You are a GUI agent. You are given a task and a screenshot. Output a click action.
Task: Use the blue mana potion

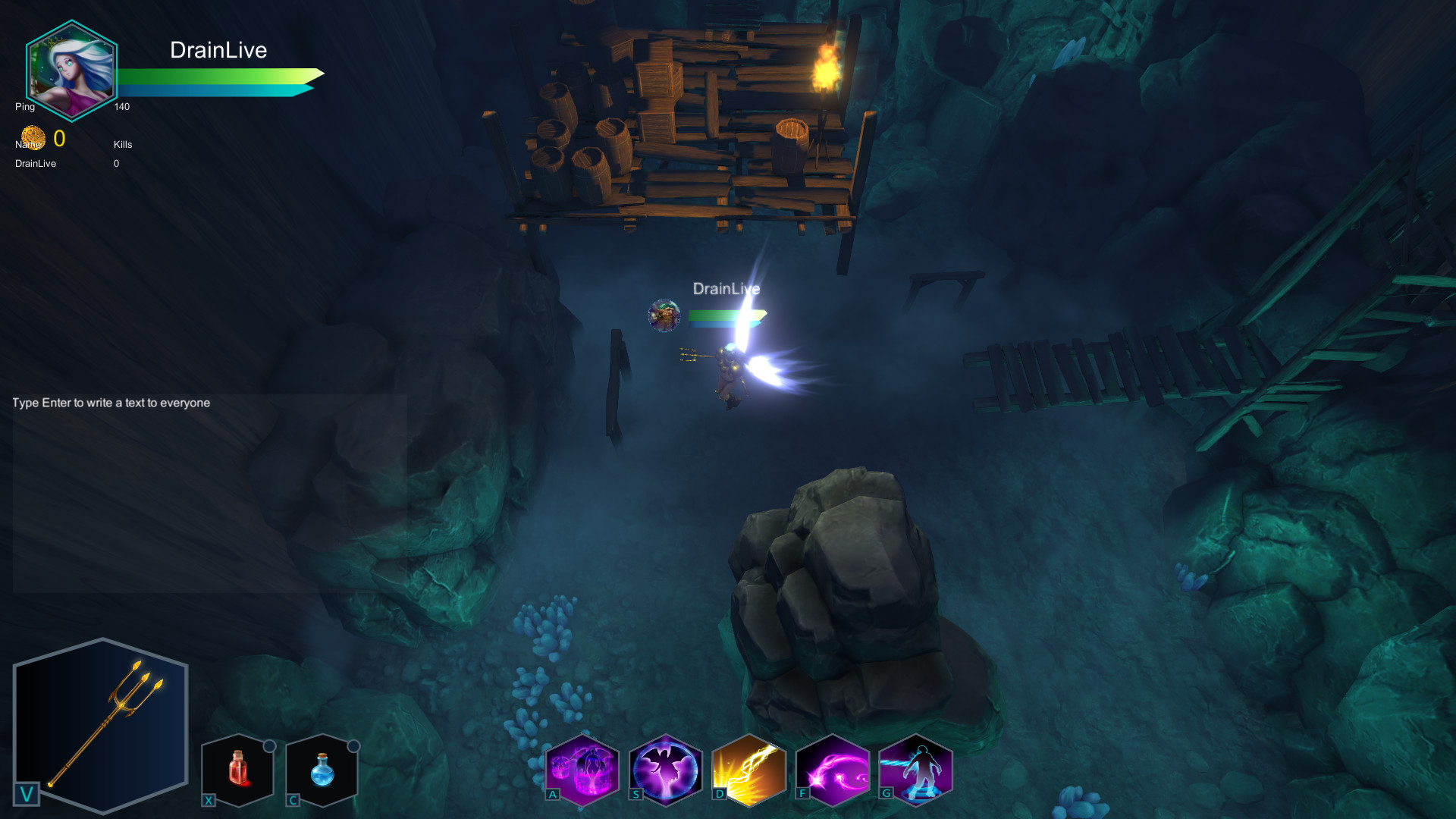[322, 769]
